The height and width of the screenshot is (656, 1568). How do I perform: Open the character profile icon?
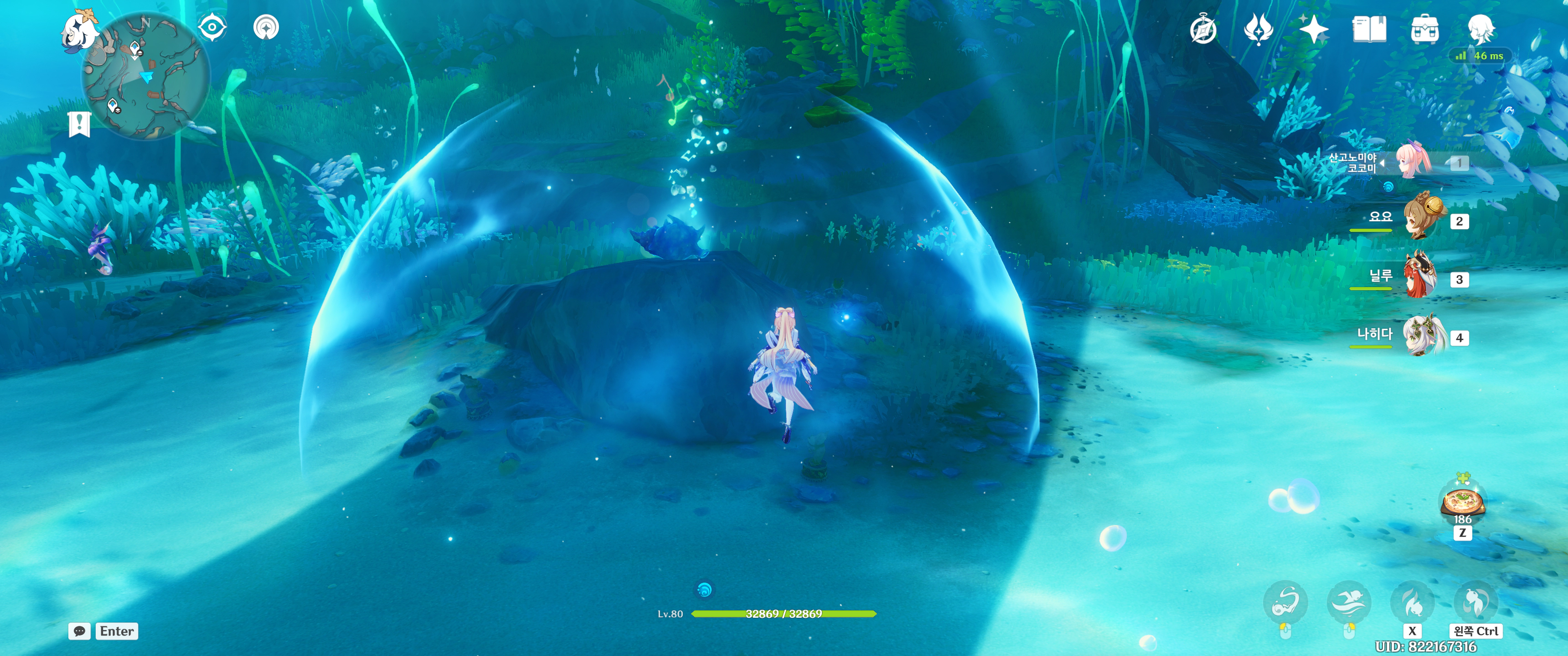[x=1480, y=29]
